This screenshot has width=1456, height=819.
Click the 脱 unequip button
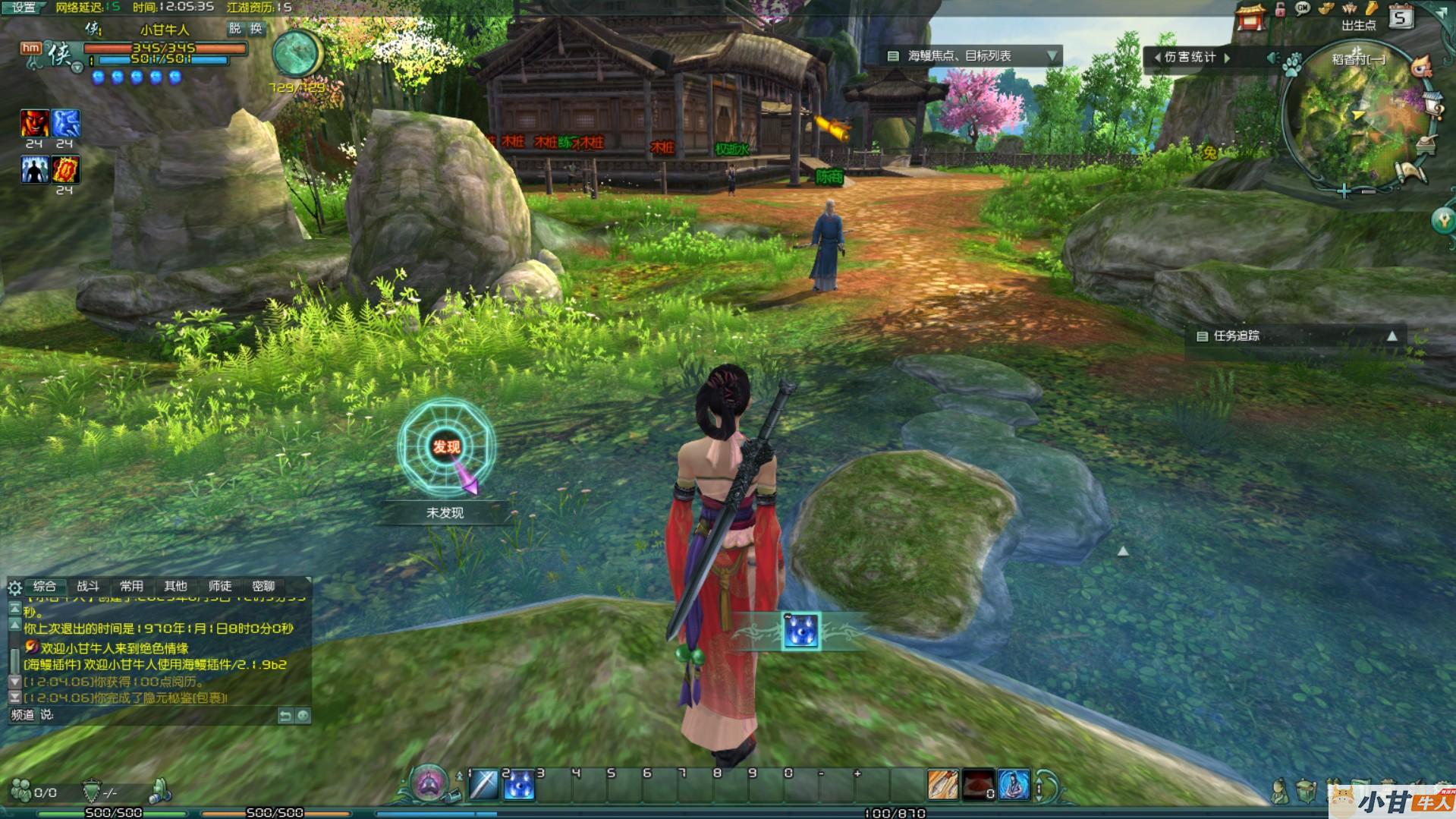pyautogui.click(x=235, y=28)
